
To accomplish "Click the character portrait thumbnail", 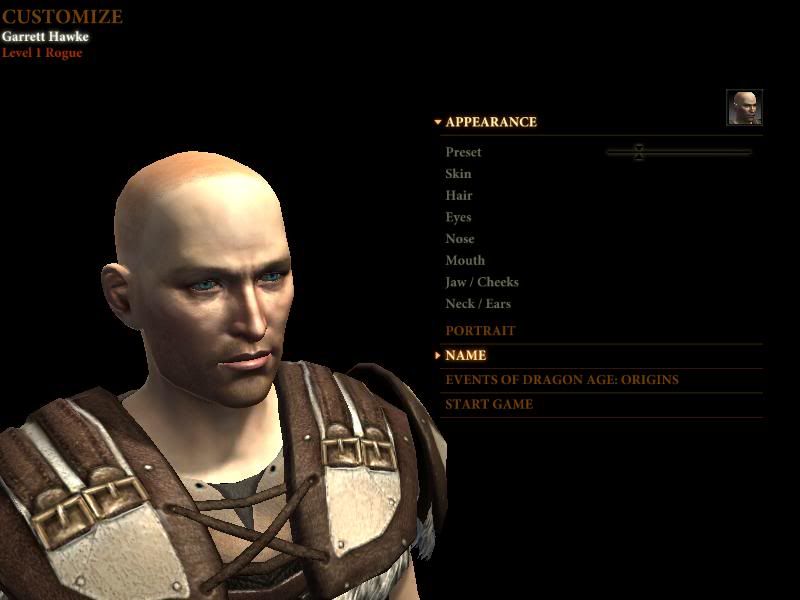I will point(744,108).
